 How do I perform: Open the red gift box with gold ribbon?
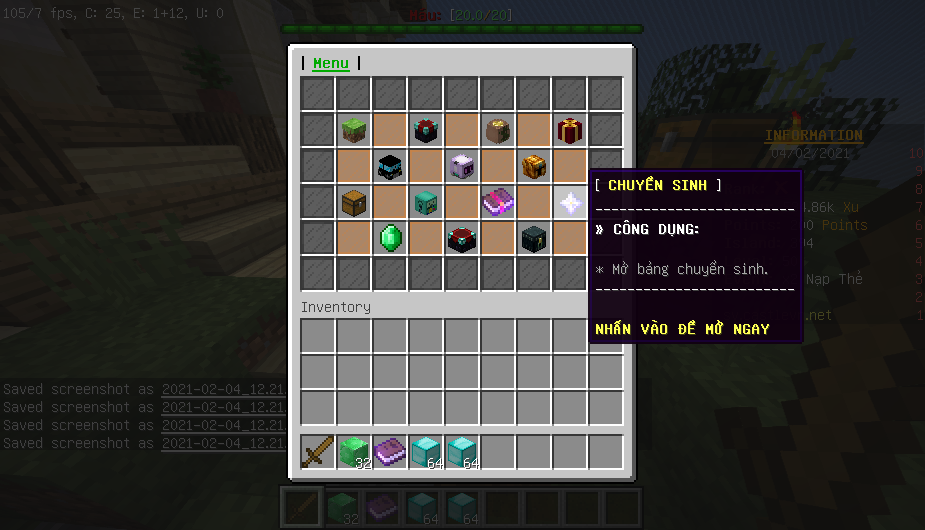(570, 130)
